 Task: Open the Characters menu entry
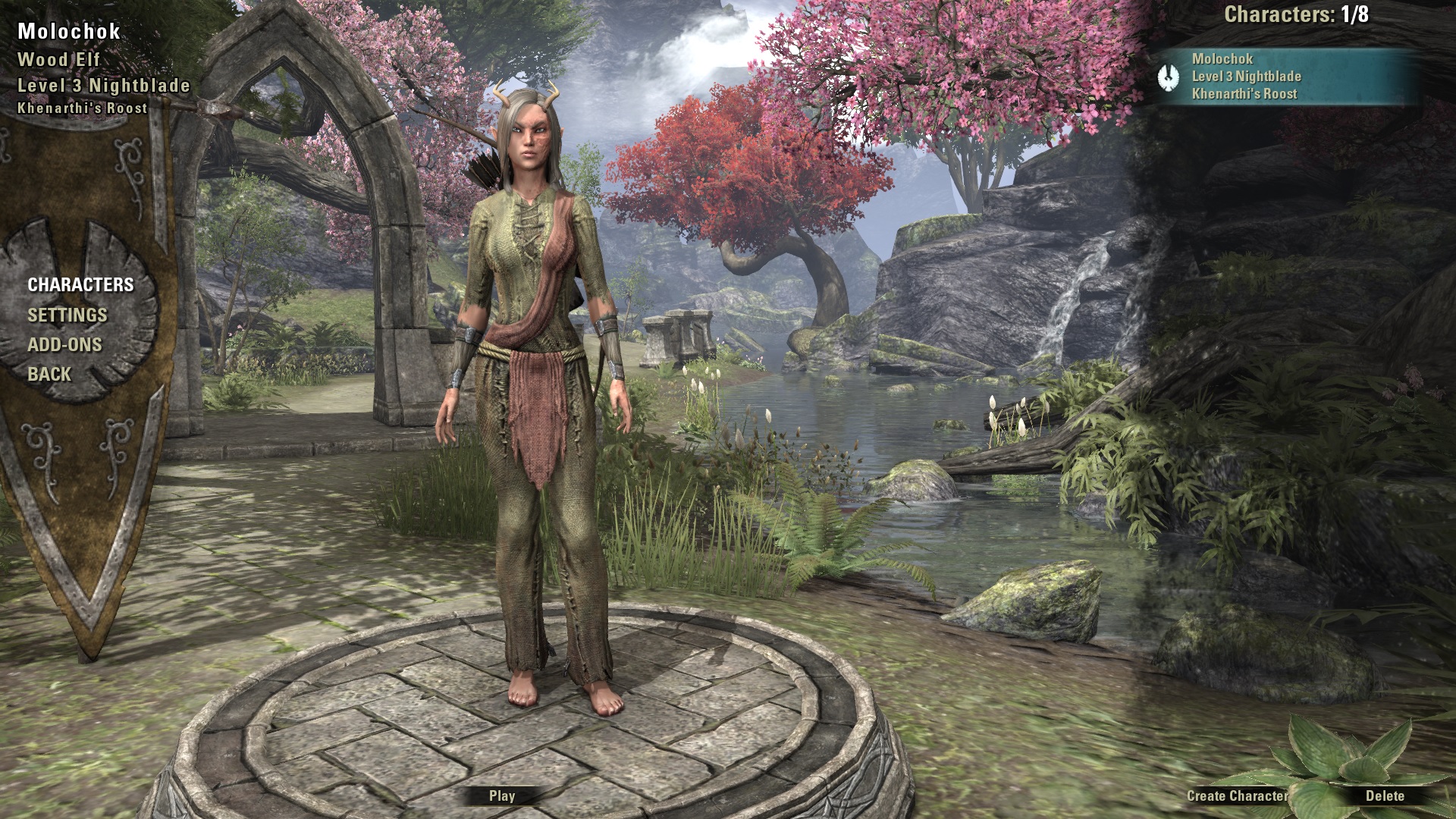80,285
